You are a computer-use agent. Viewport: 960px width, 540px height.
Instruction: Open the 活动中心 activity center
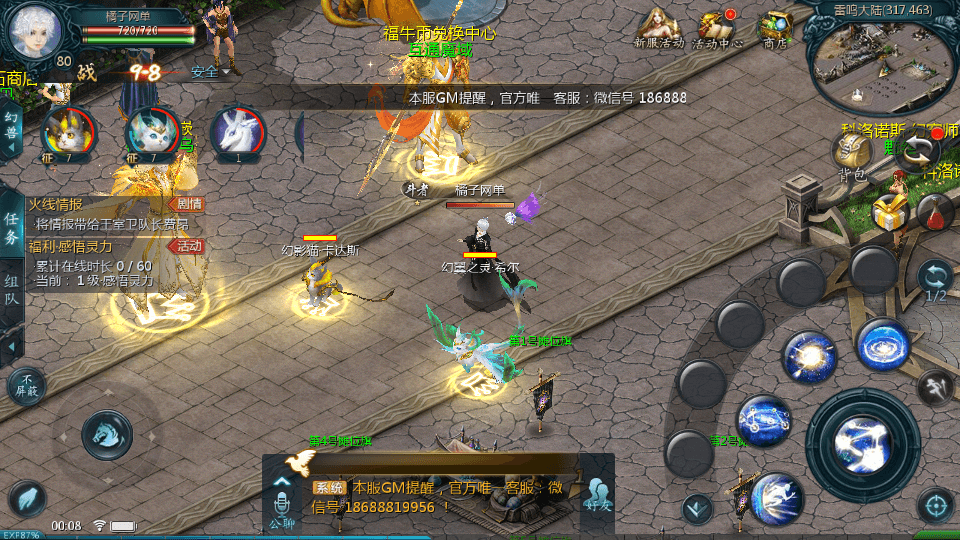717,26
